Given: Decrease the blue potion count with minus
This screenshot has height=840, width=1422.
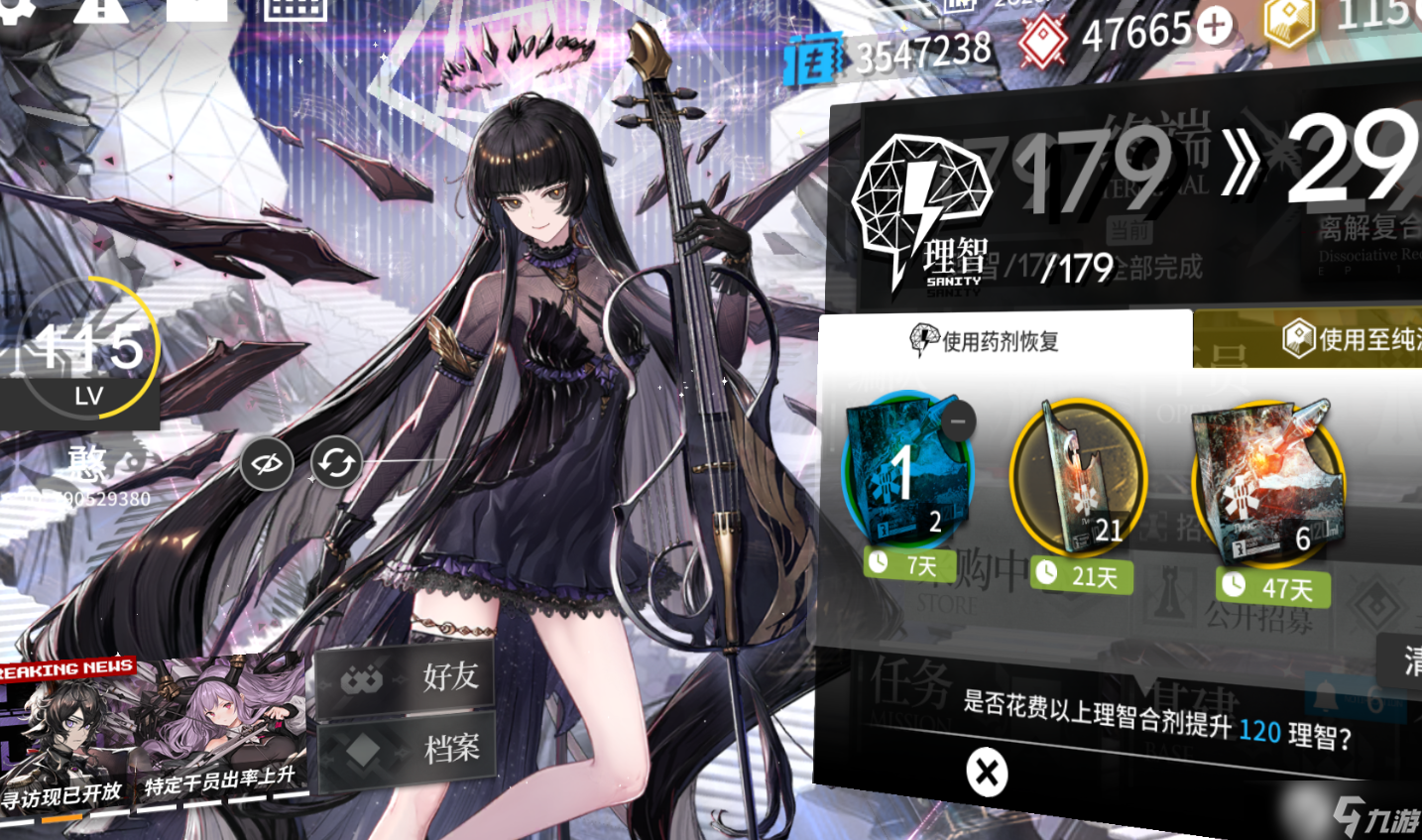Looking at the screenshot, I should point(957,421).
